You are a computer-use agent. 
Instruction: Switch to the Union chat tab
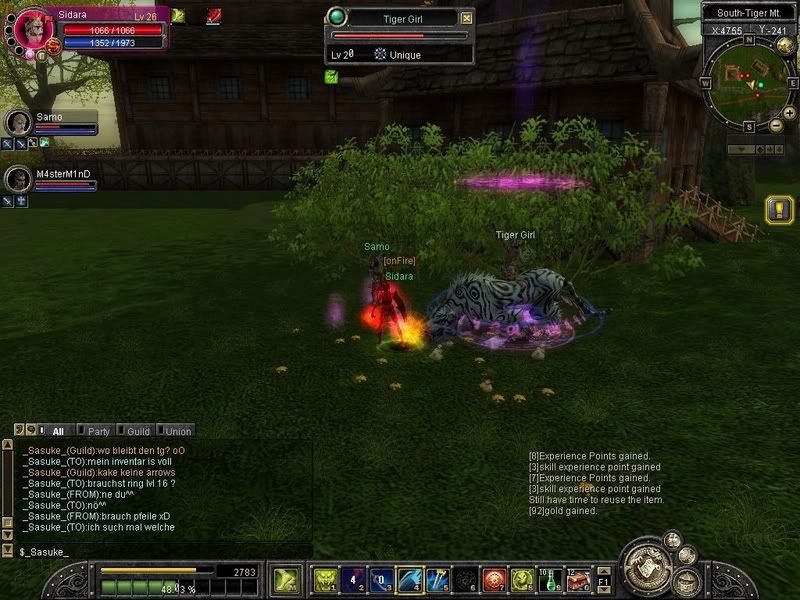pyautogui.click(x=177, y=431)
